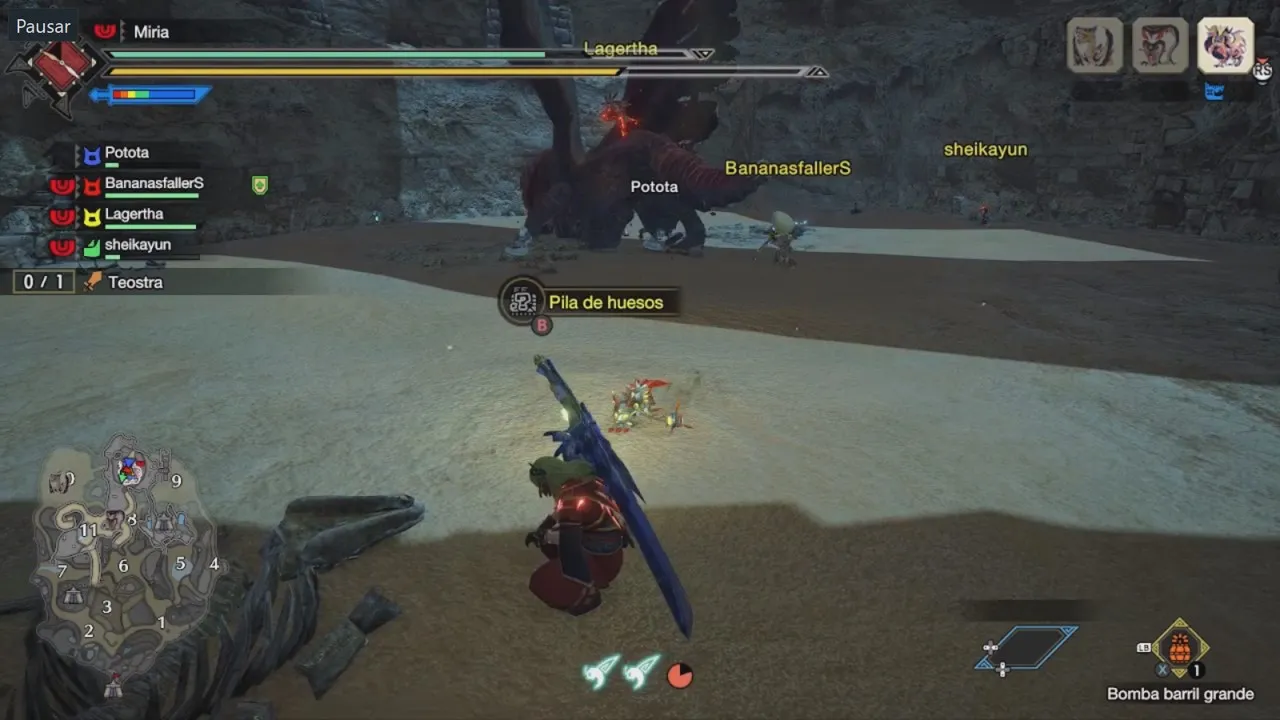
Task: Click the red timer status icon
Action: tap(680, 676)
